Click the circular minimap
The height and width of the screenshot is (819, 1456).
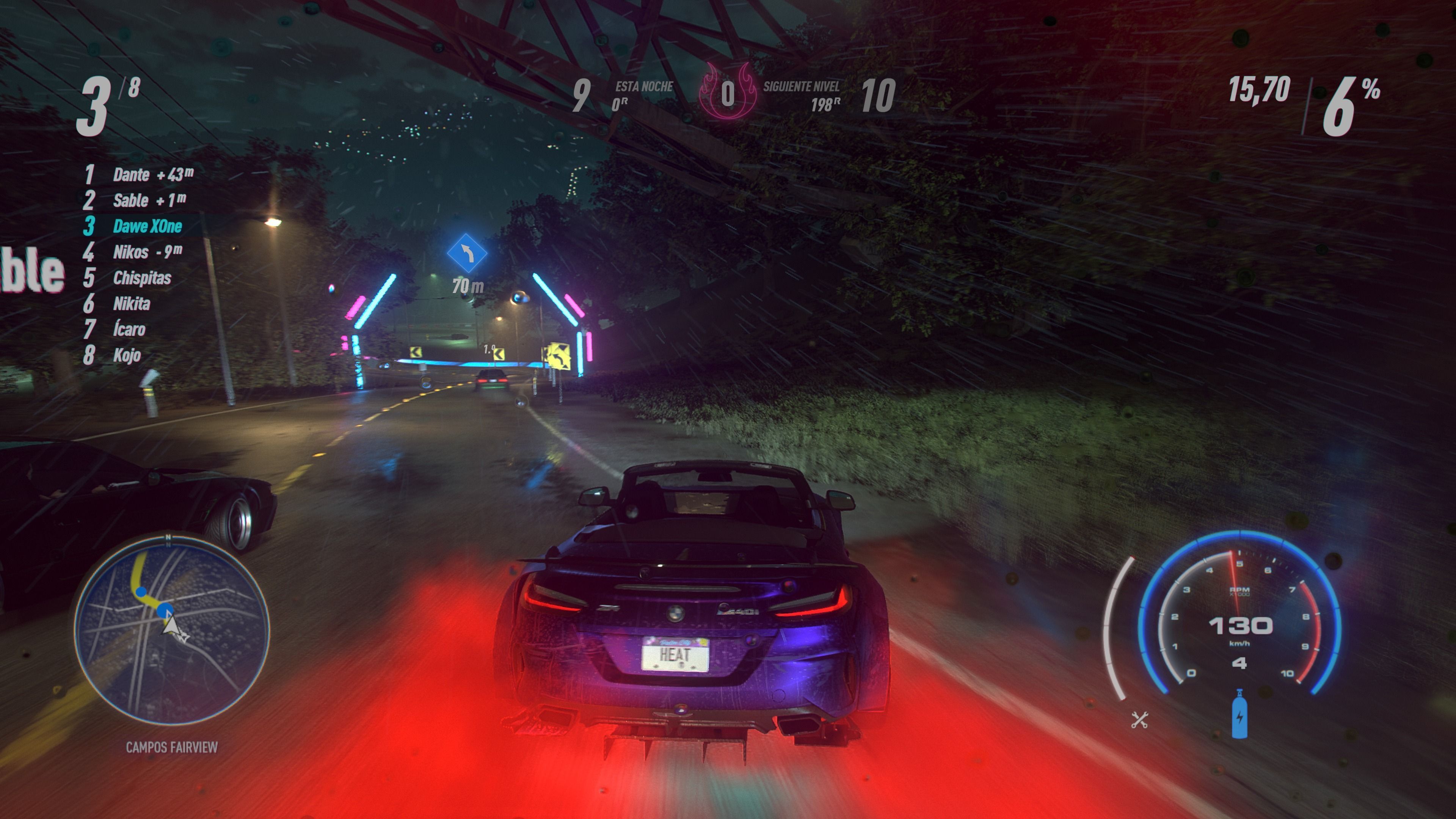171,630
